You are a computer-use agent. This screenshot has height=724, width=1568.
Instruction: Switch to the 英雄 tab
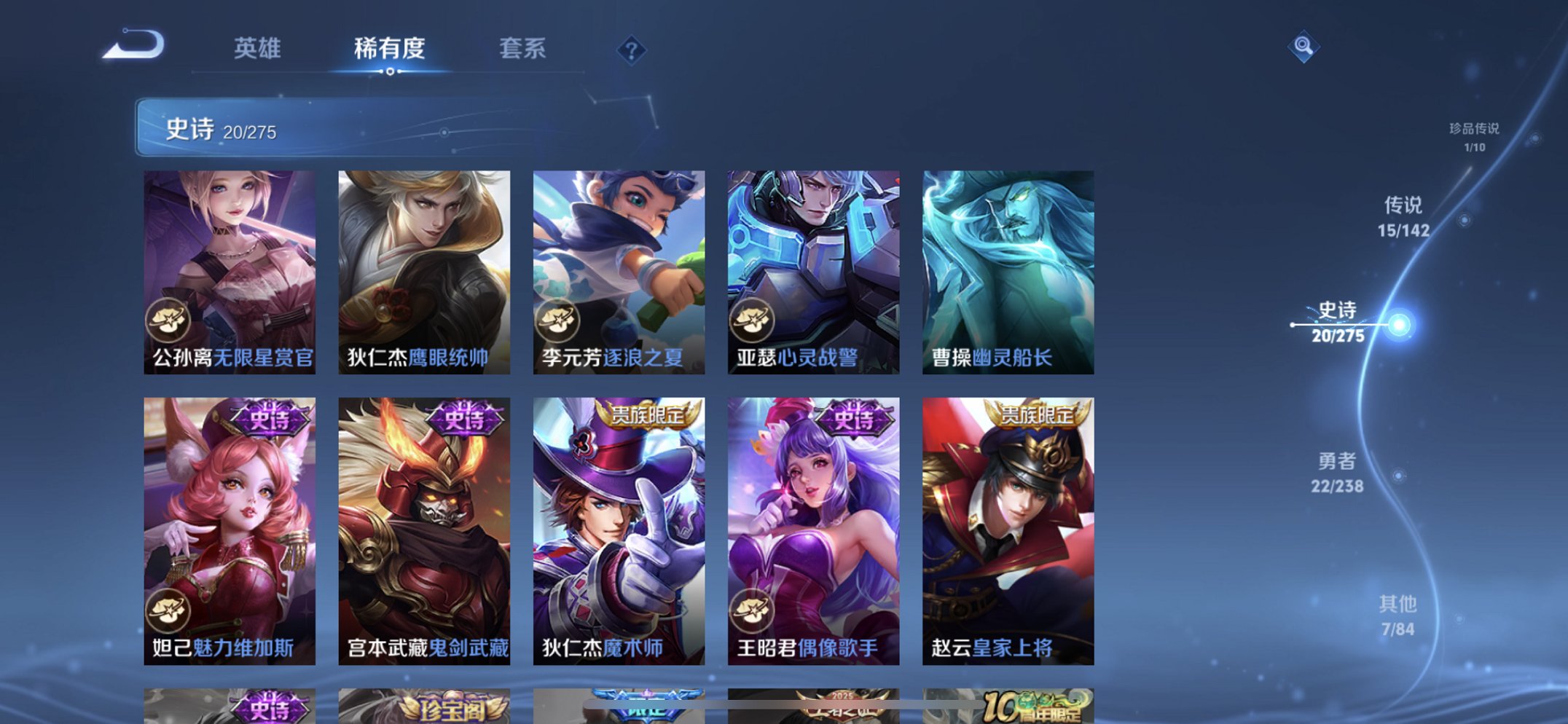tap(257, 50)
